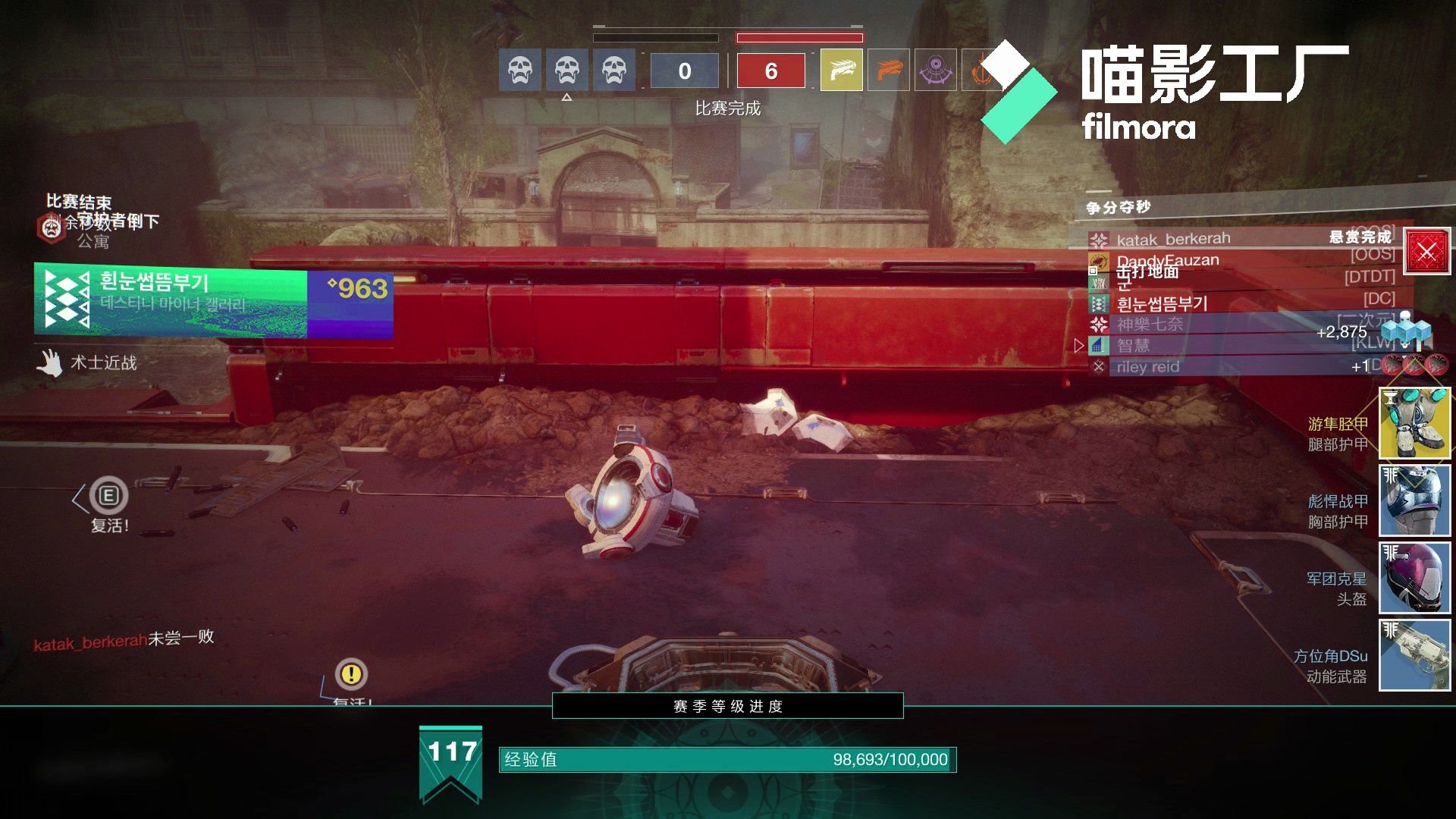Select the yellow team emblem icon
Viewport: 1456px width, 819px height.
pos(841,71)
